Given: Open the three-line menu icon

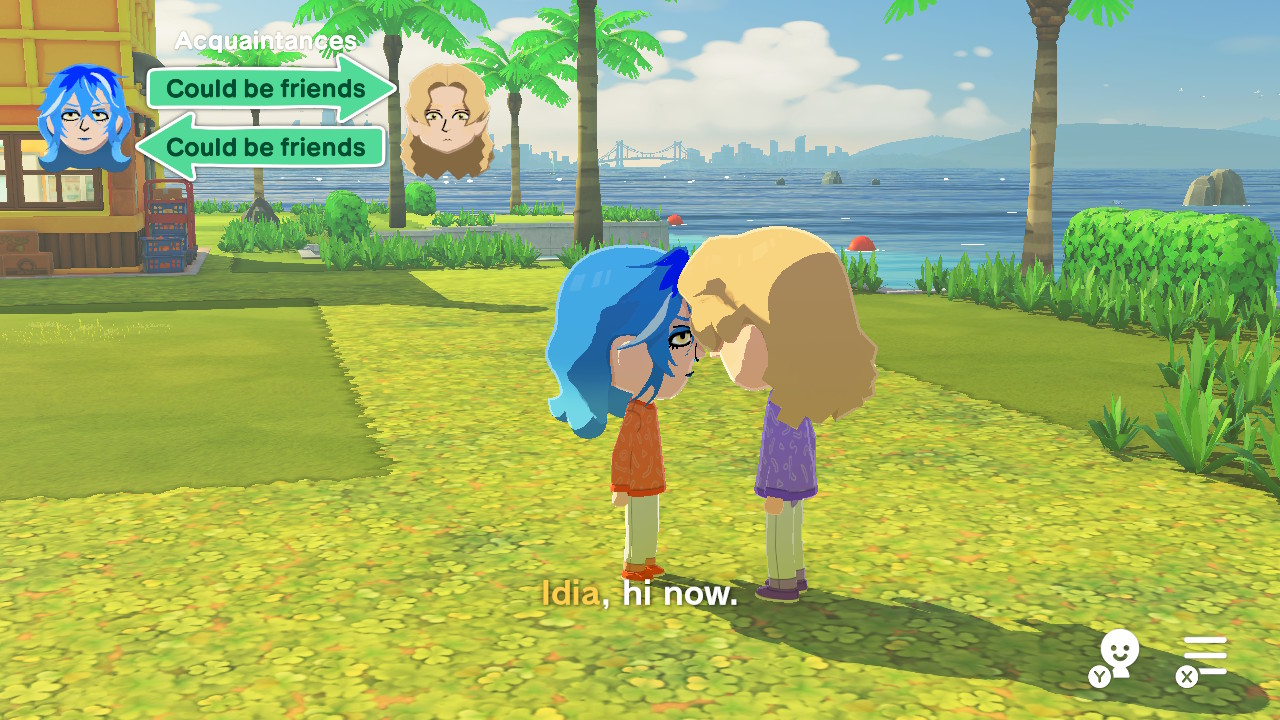Looking at the screenshot, I should 1204,657.
